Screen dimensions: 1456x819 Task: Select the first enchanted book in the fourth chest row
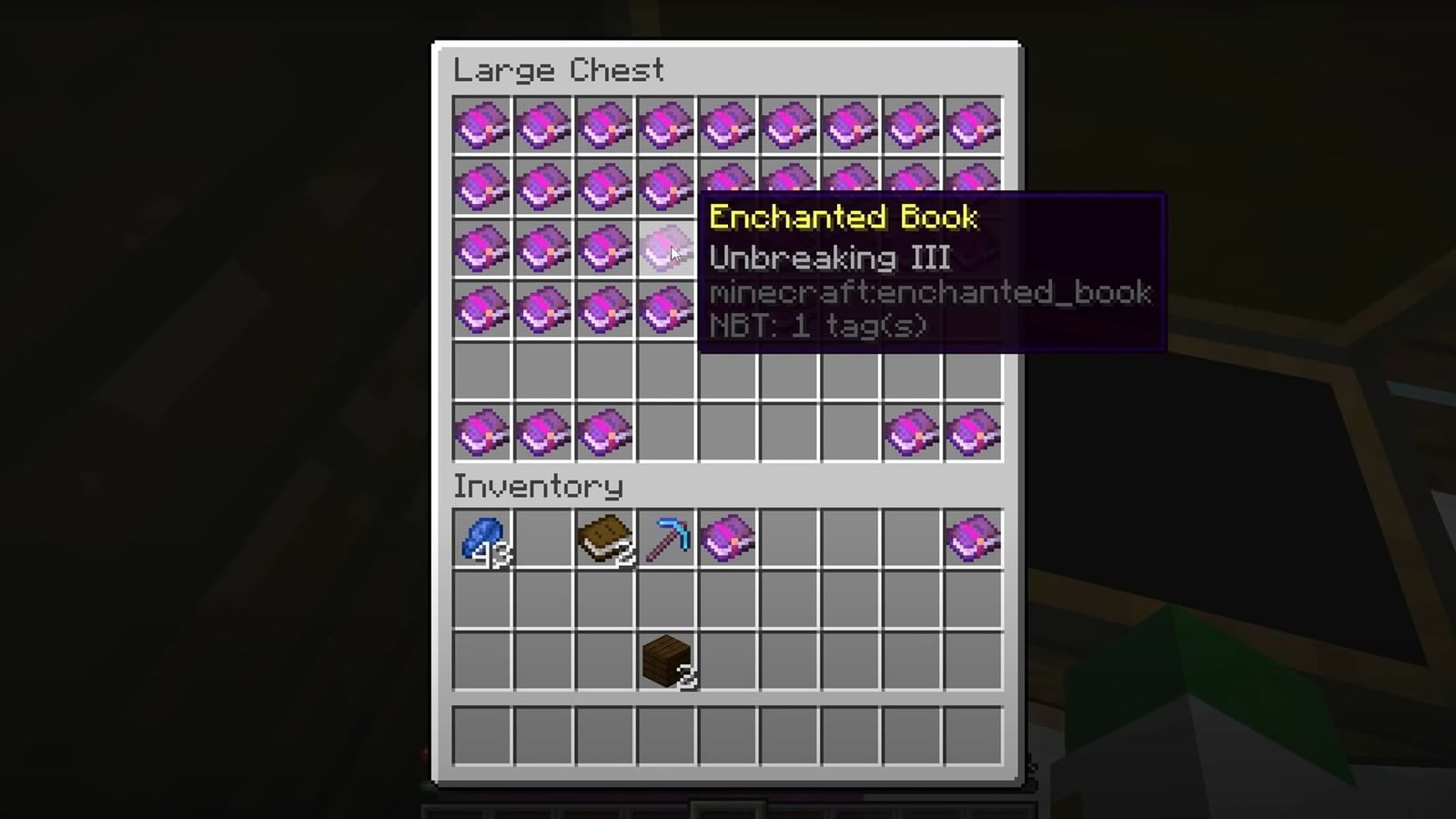pyautogui.click(x=480, y=309)
